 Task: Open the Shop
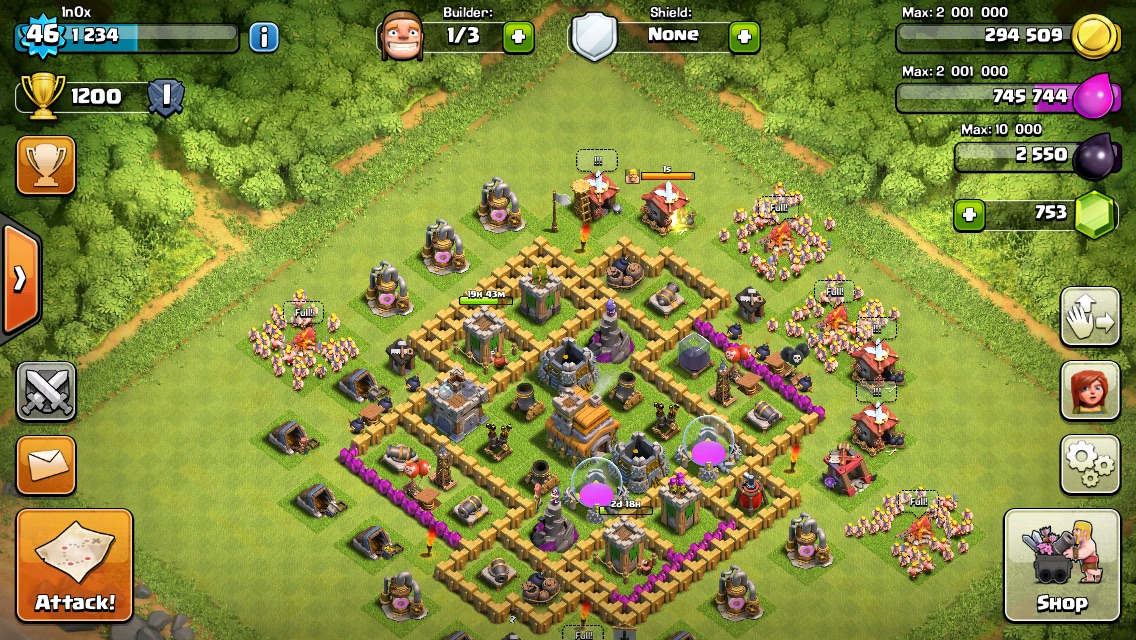tap(1061, 565)
